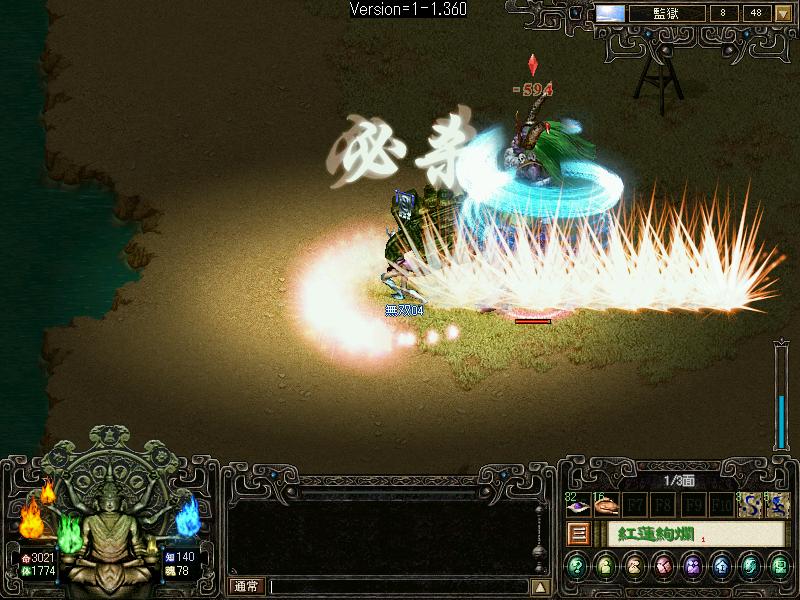This screenshot has height=600, width=800.
Task: Switch chat mode with the 通常 button
Action: [246, 587]
